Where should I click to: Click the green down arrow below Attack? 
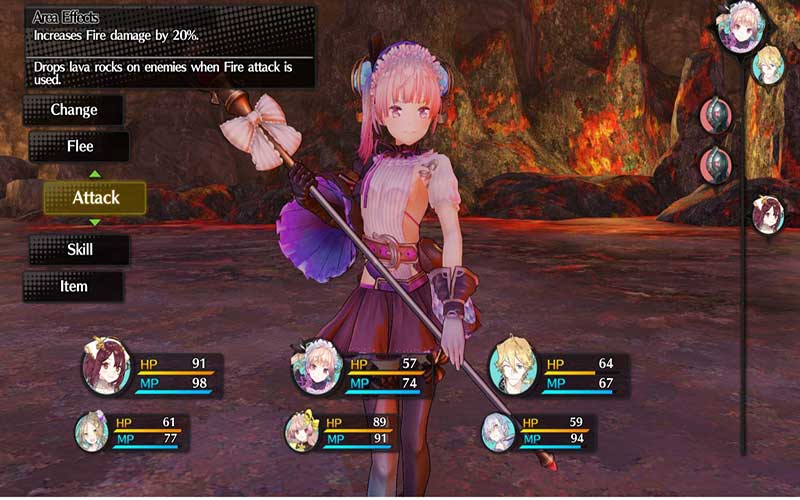tap(95, 222)
